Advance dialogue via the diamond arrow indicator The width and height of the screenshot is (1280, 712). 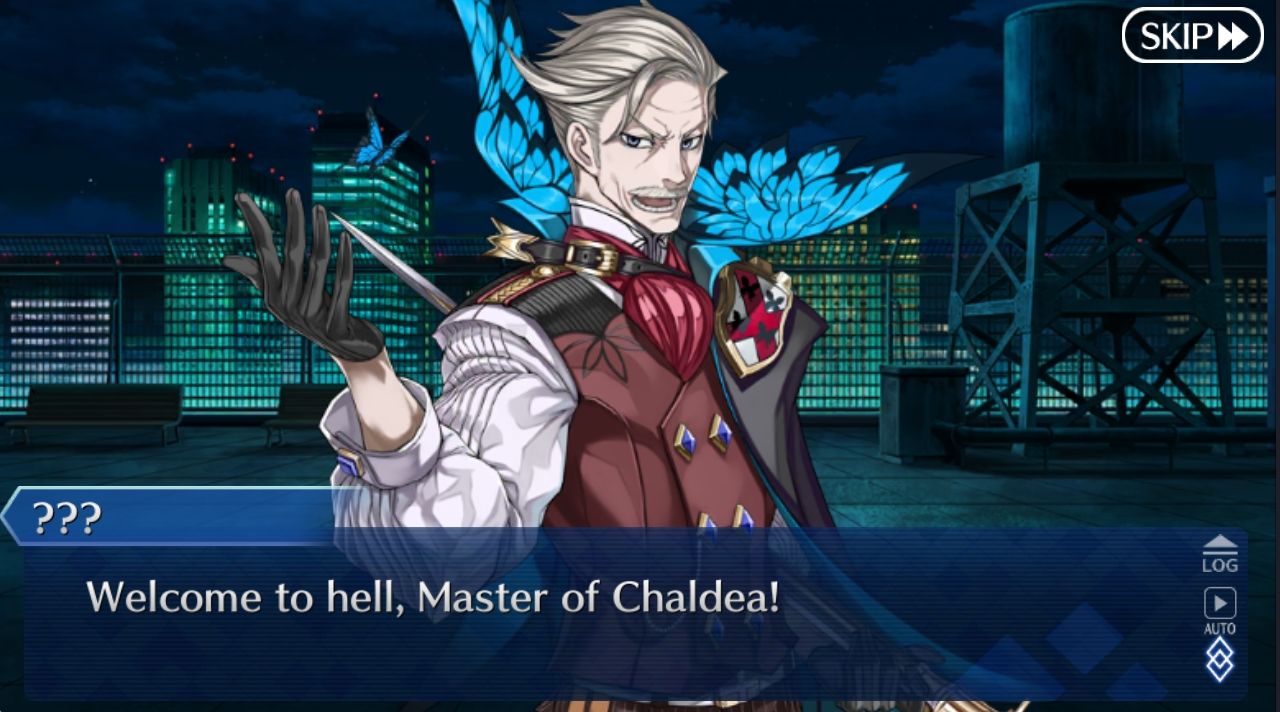pos(1219,661)
